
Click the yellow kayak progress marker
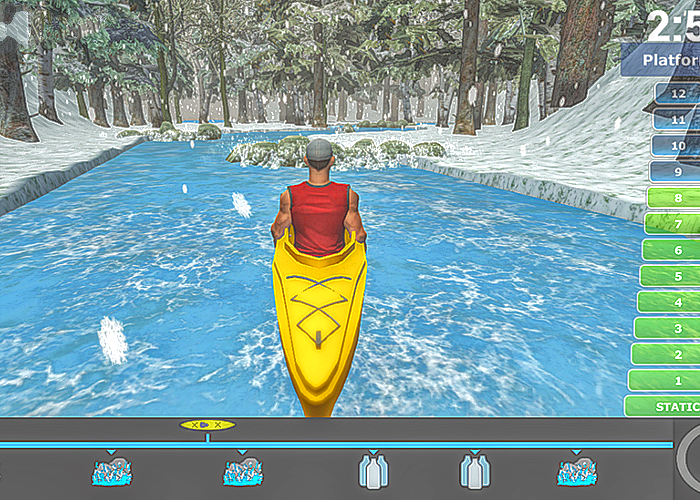208,425
